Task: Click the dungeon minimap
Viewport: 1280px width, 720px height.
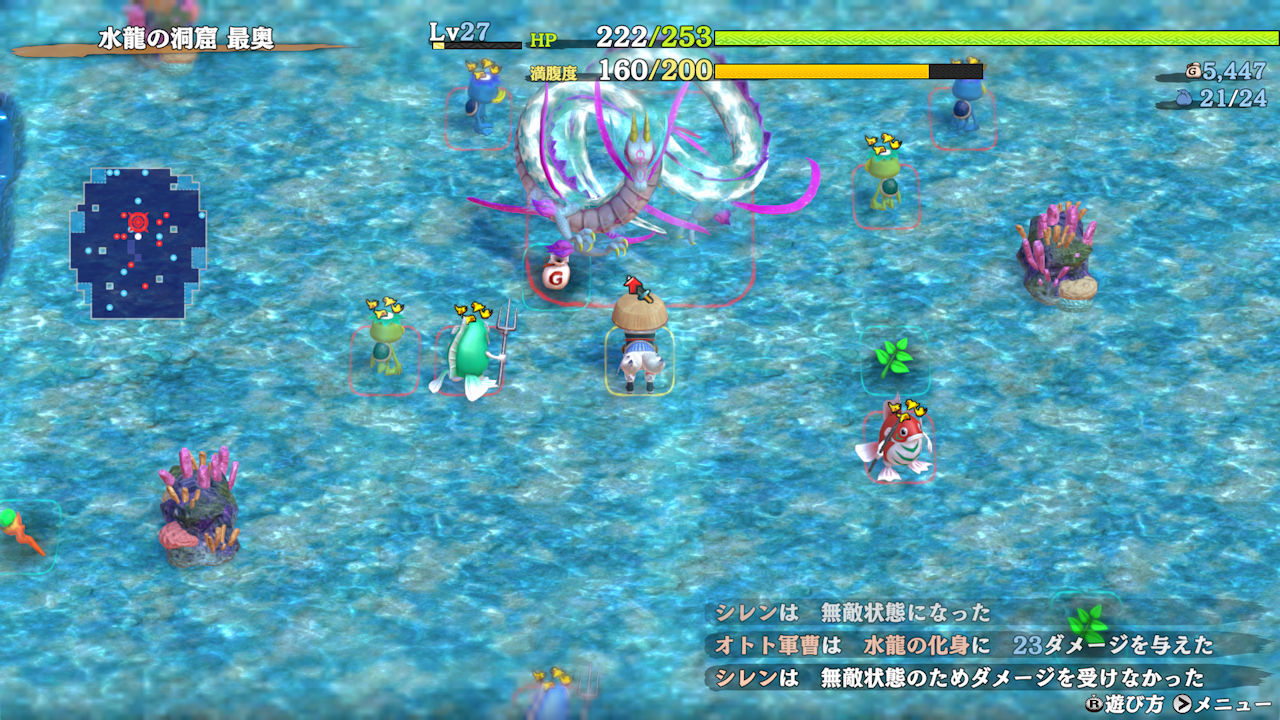Action: click(x=138, y=243)
